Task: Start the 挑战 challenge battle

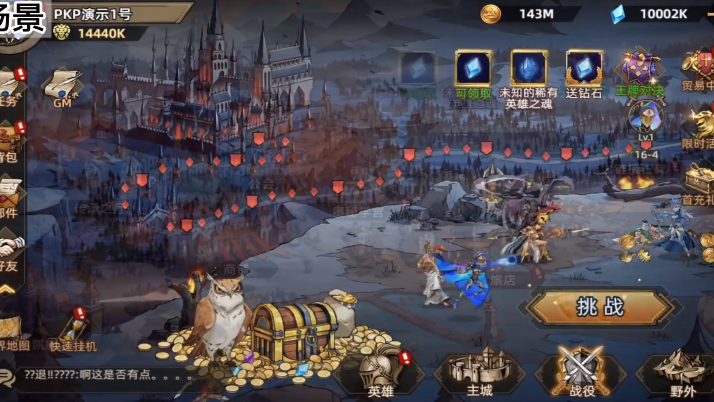Action: pos(600,307)
